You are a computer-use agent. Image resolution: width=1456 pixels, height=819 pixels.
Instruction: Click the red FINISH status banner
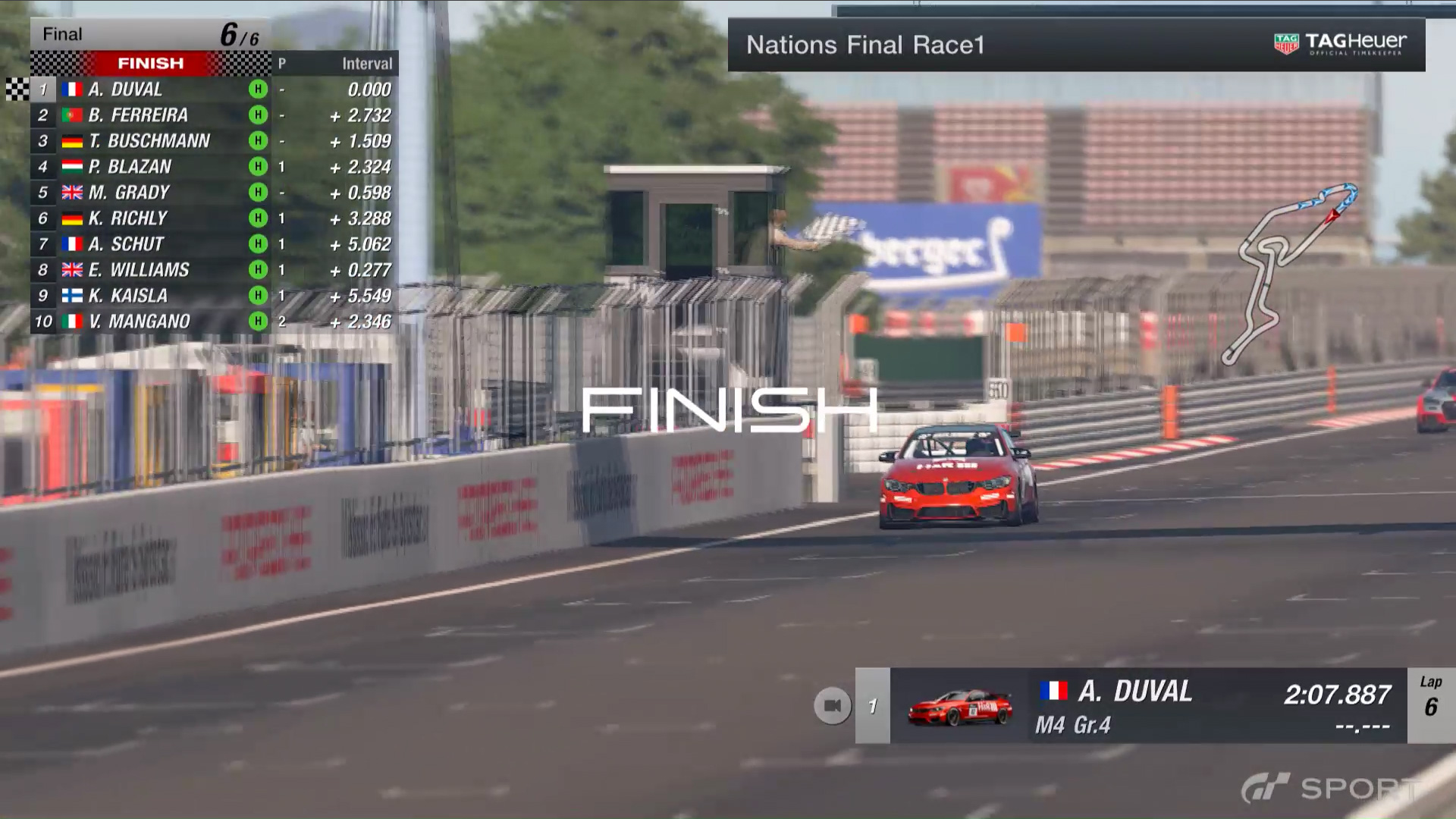(x=150, y=63)
